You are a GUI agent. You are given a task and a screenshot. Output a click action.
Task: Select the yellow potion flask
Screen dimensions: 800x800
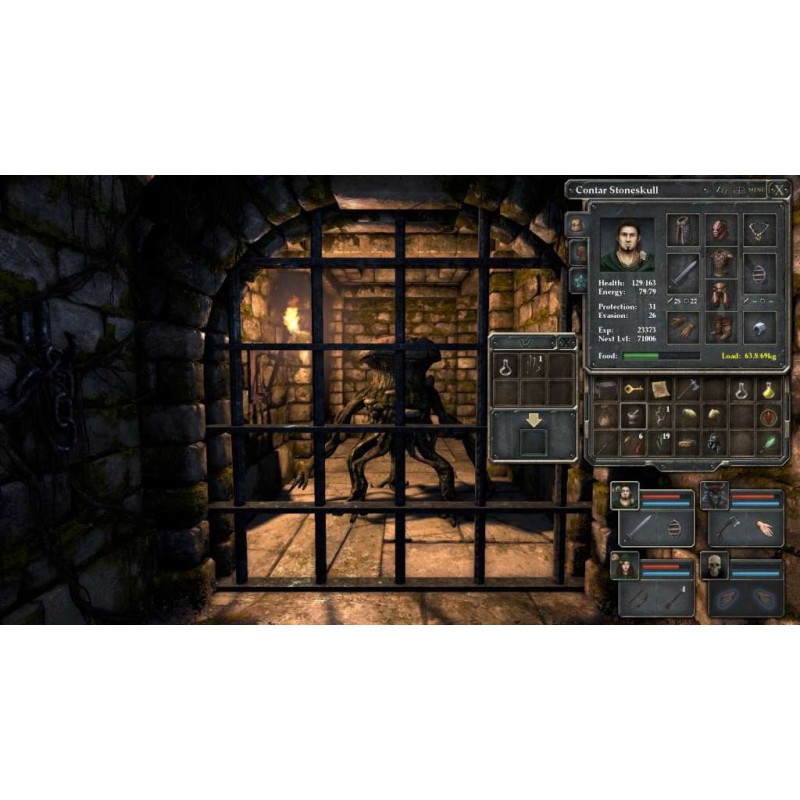[x=769, y=390]
